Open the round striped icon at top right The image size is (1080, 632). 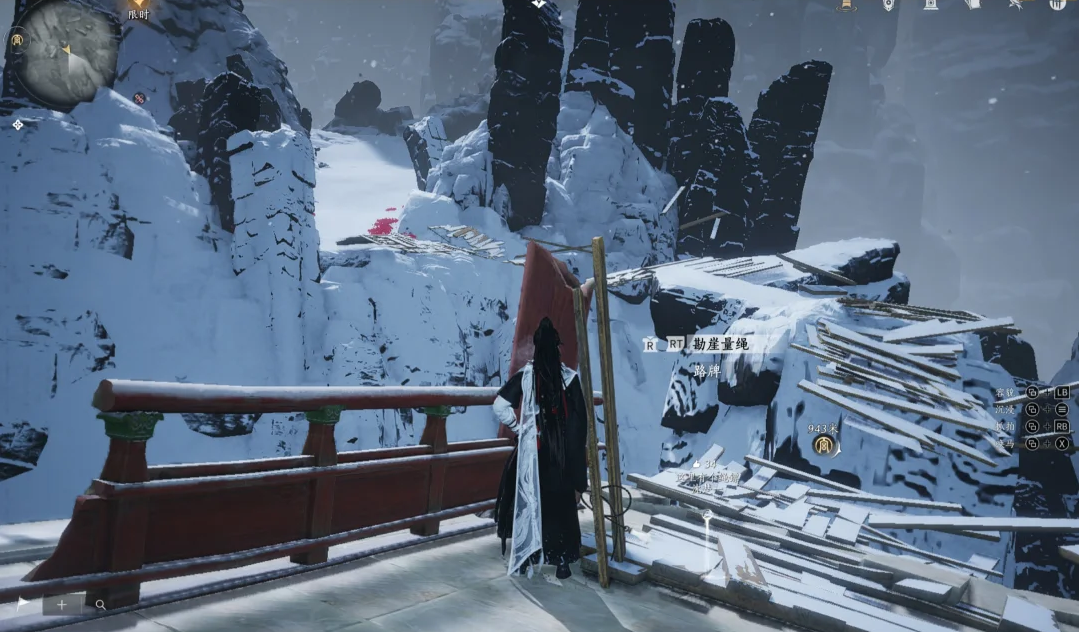pyautogui.click(x=1057, y=5)
